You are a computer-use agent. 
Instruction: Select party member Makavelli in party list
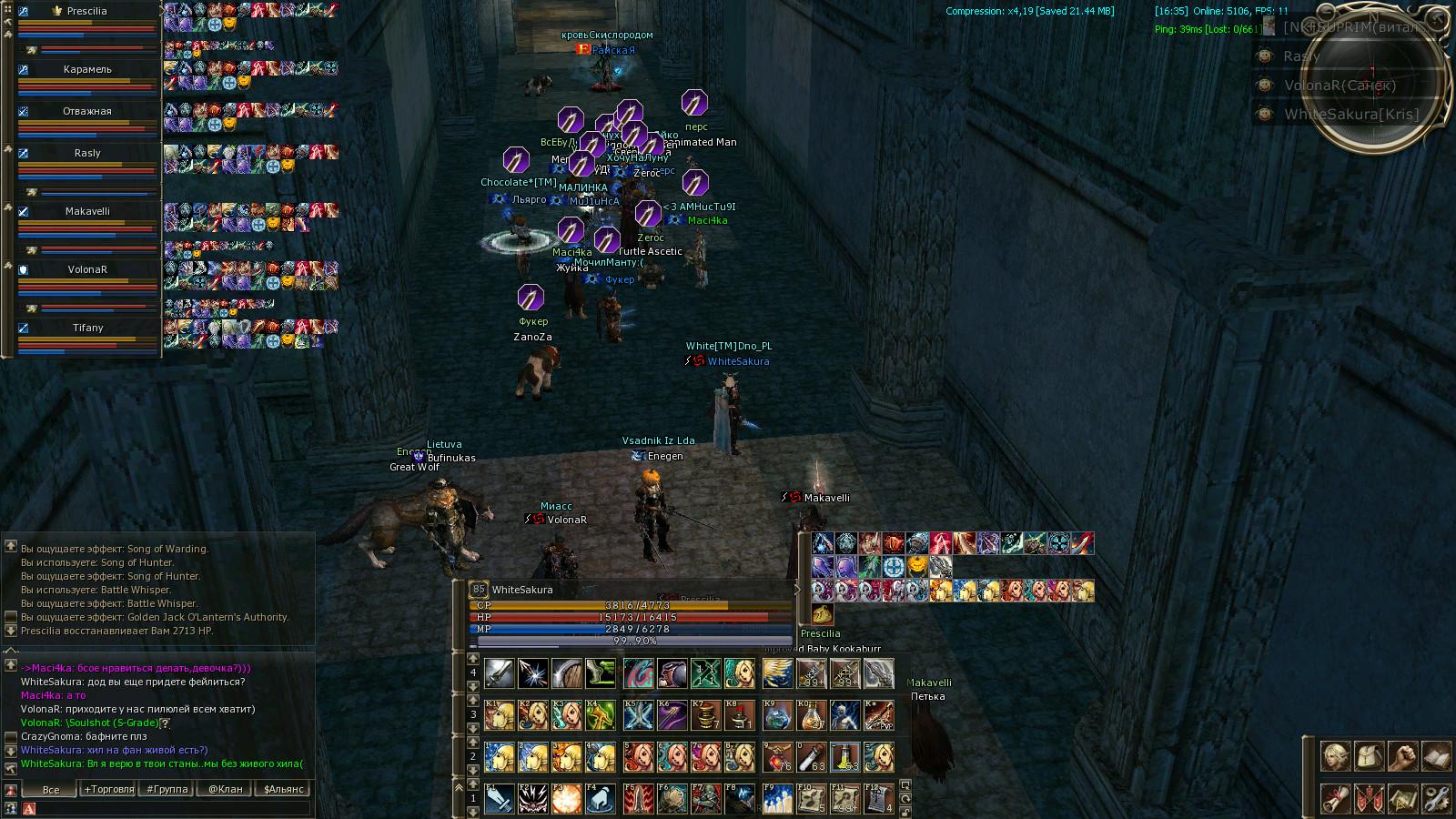pyautogui.click(x=87, y=211)
